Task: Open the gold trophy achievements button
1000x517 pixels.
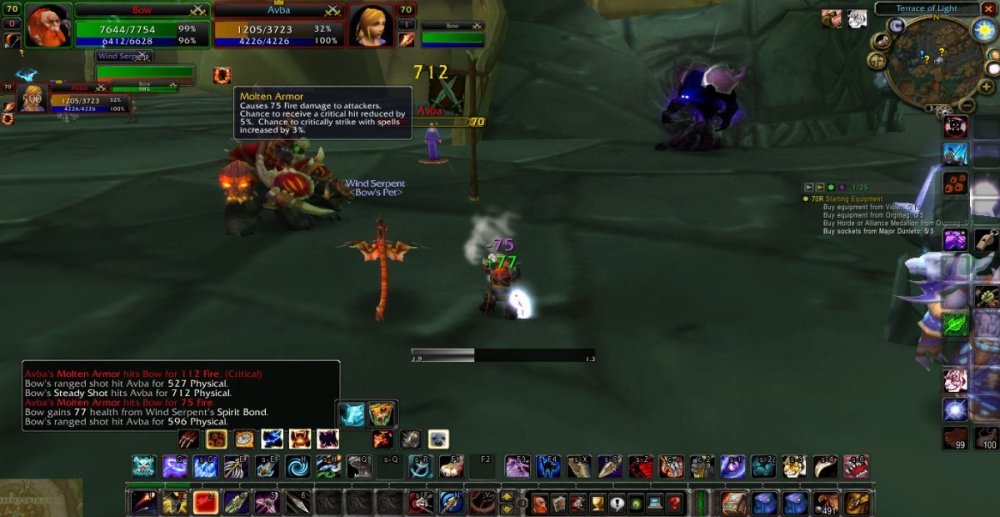Action: click(x=598, y=503)
